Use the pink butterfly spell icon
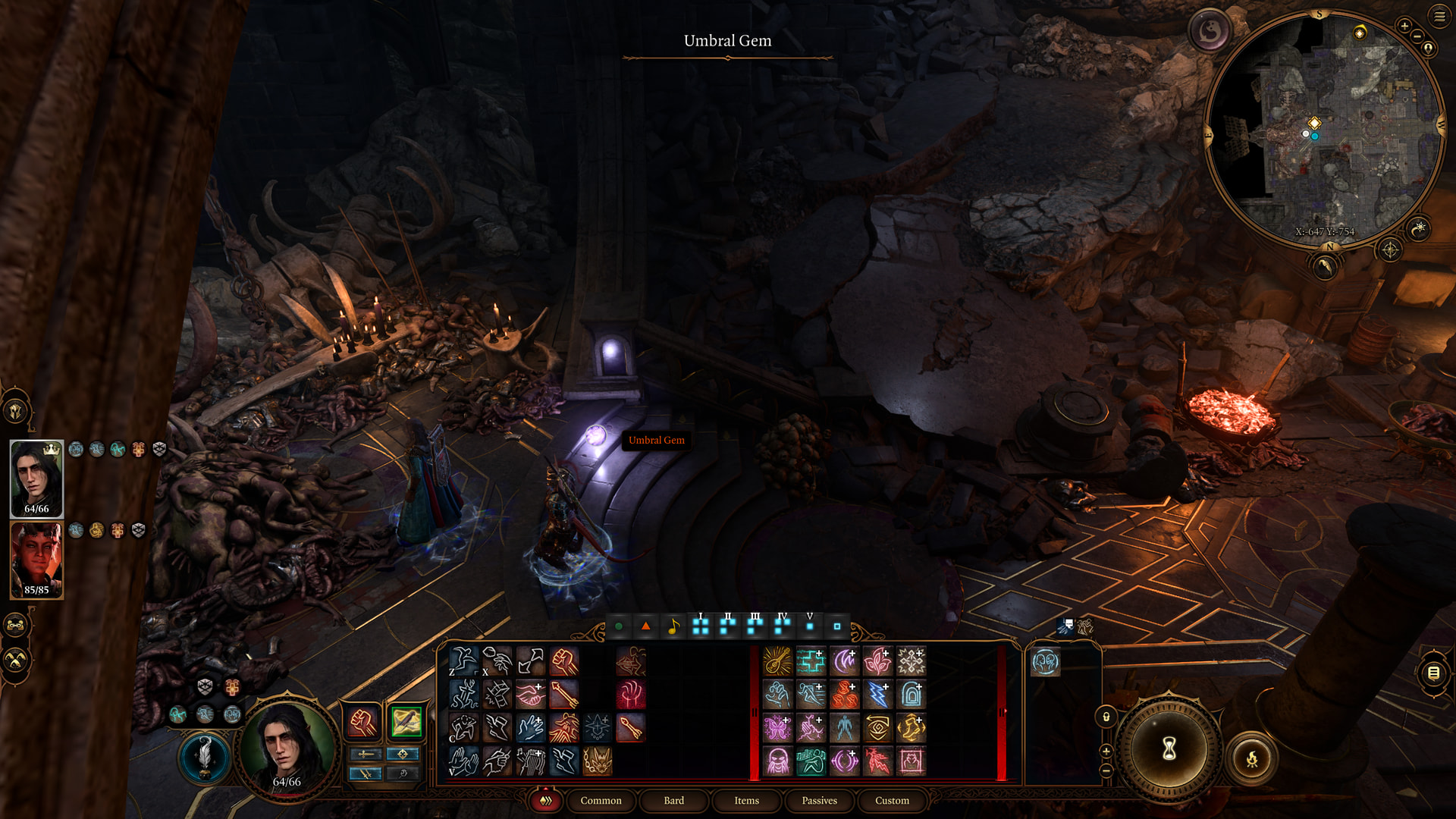 pos(777,728)
